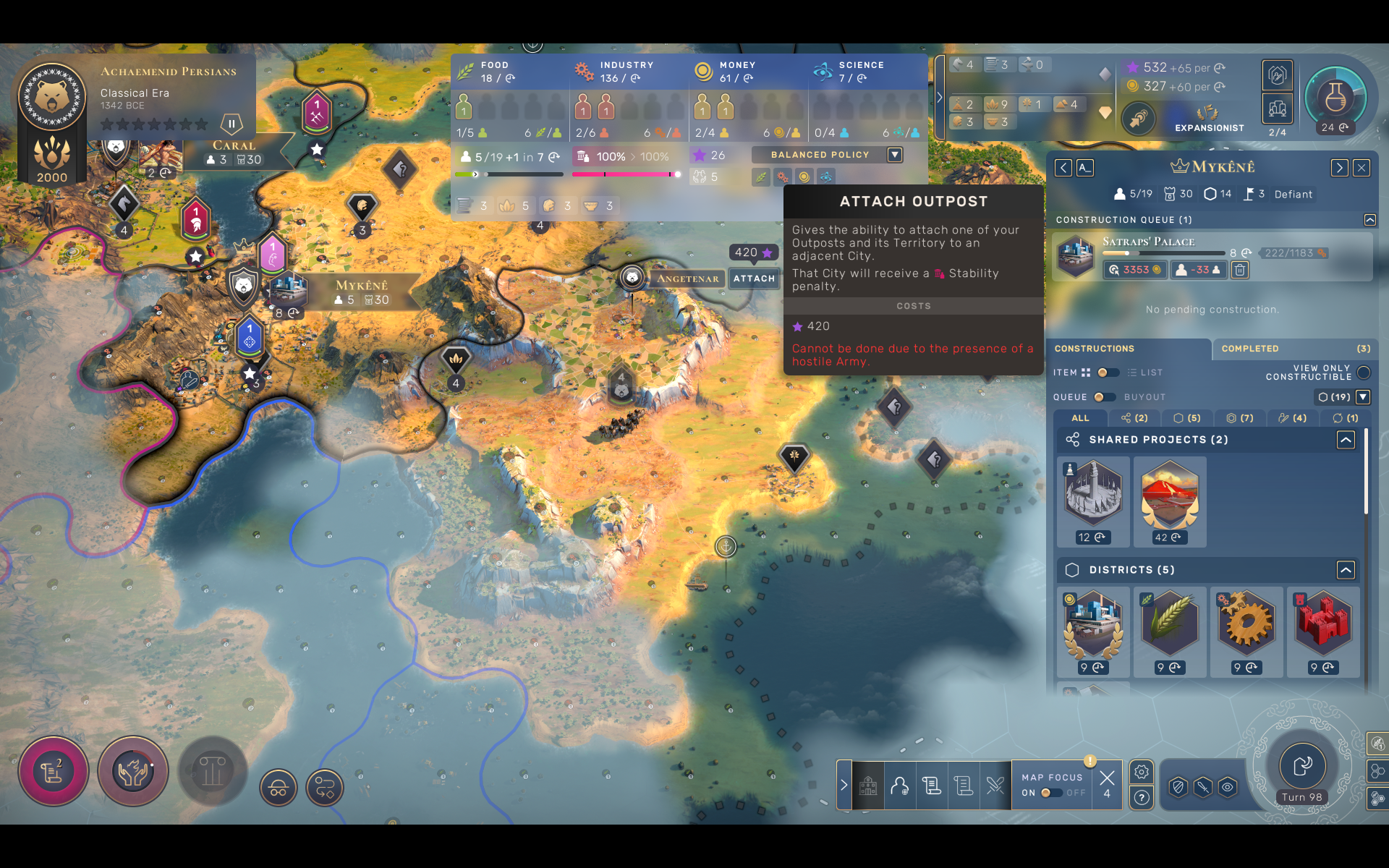1389x868 pixels.
Task: Open game settings gear
Action: pyautogui.click(x=1141, y=772)
